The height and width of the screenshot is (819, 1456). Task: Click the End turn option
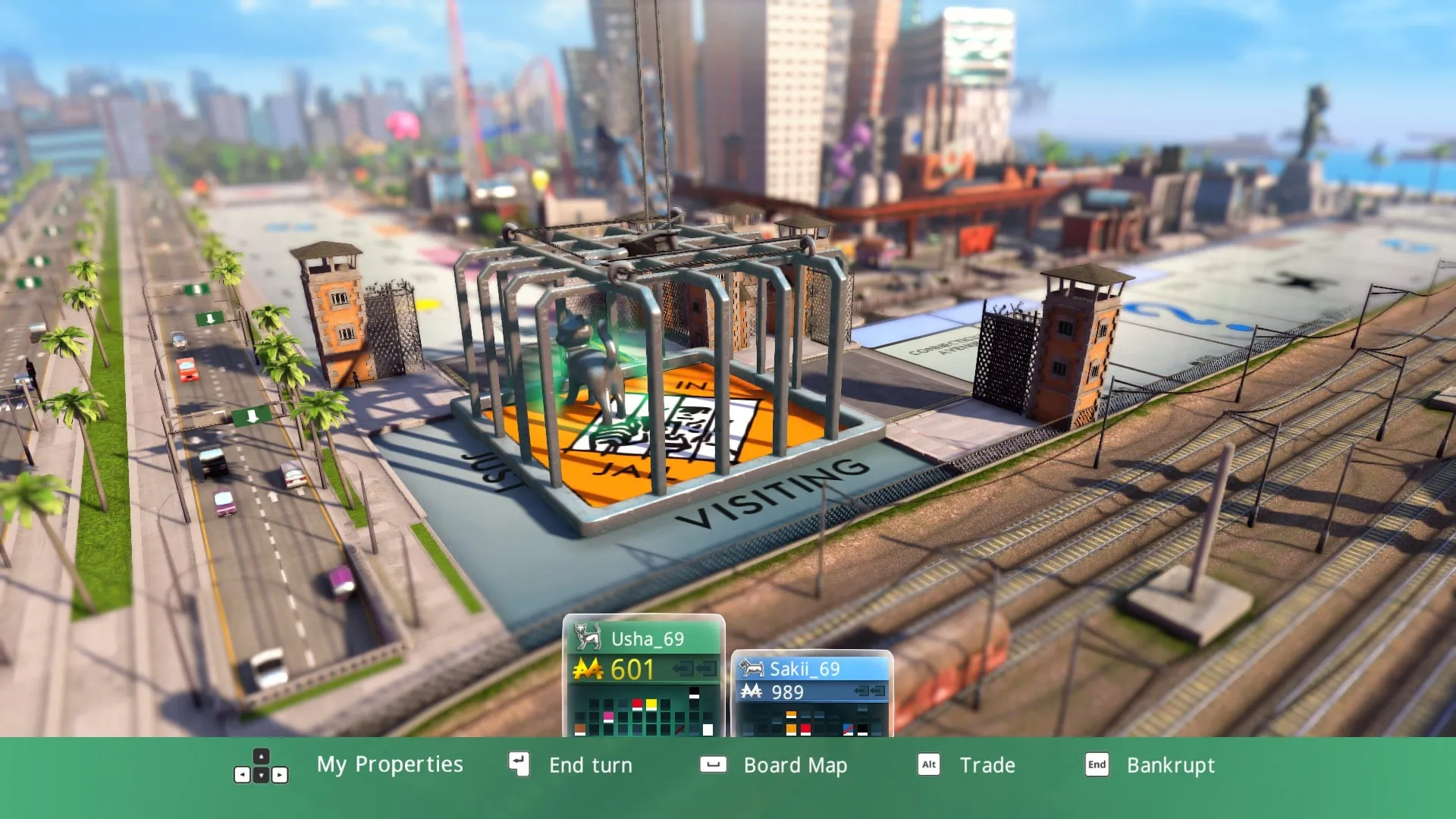click(x=590, y=765)
